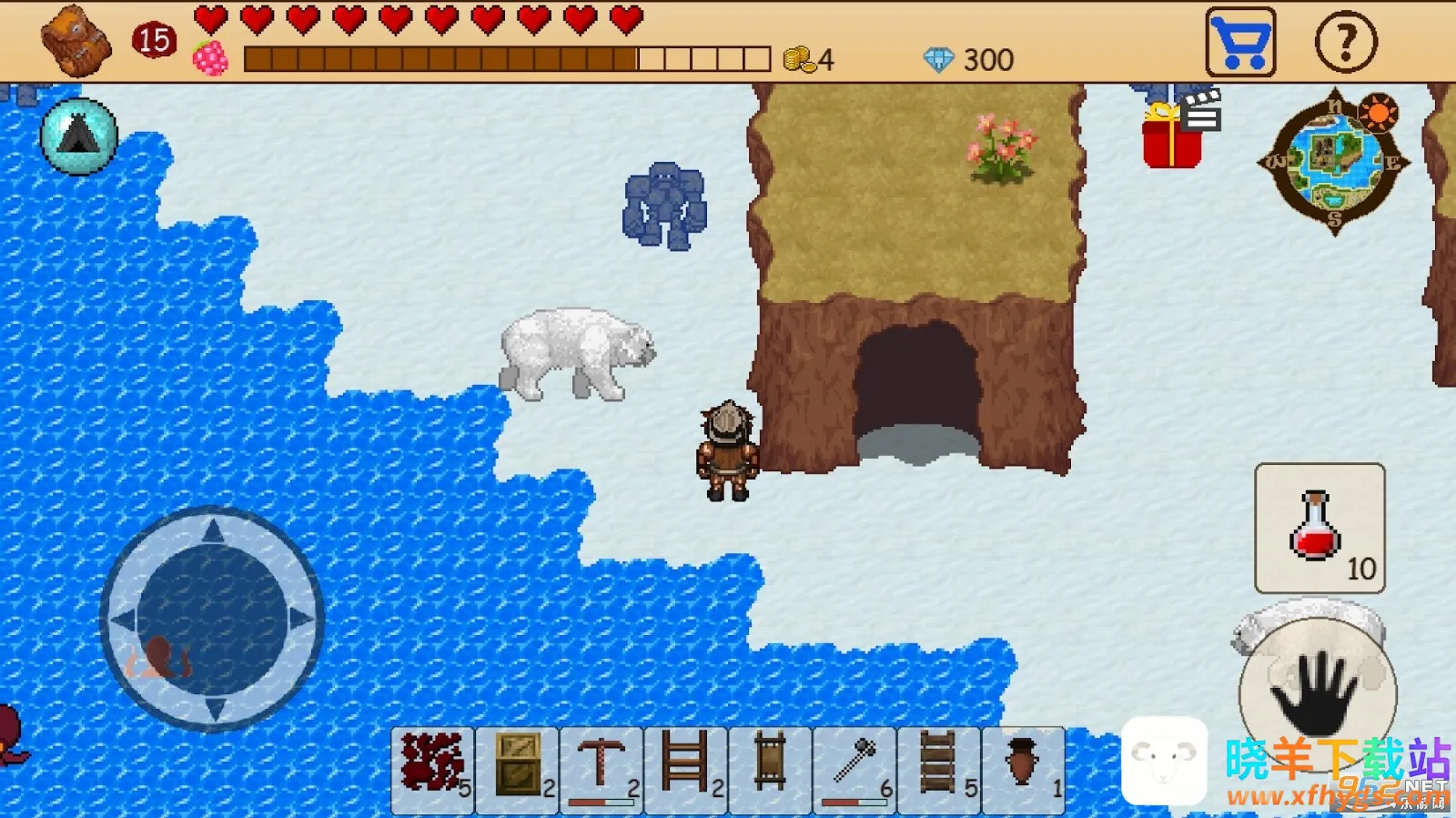The width and height of the screenshot is (1456, 818).
Task: Tap the sun day-cycle indicator
Action: (1380, 114)
